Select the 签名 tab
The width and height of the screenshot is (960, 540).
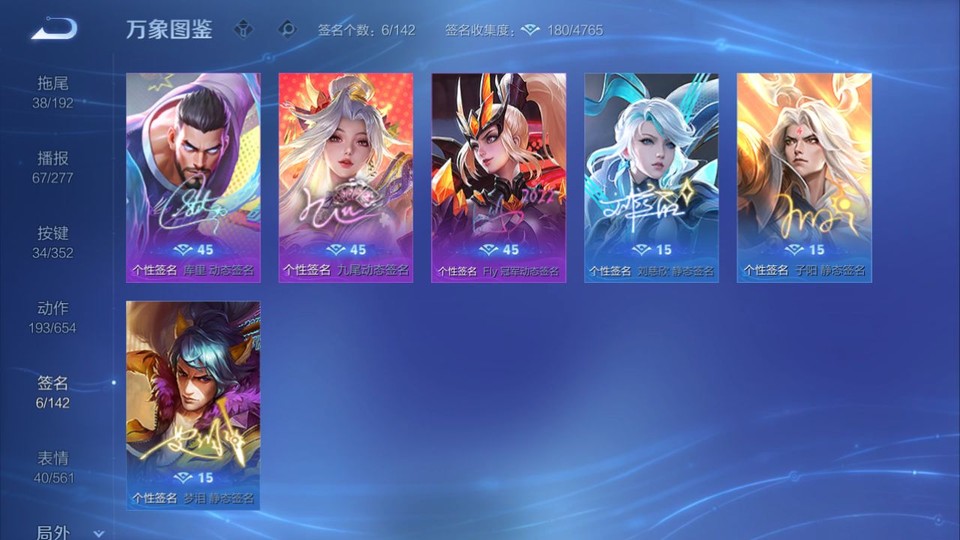point(53,391)
